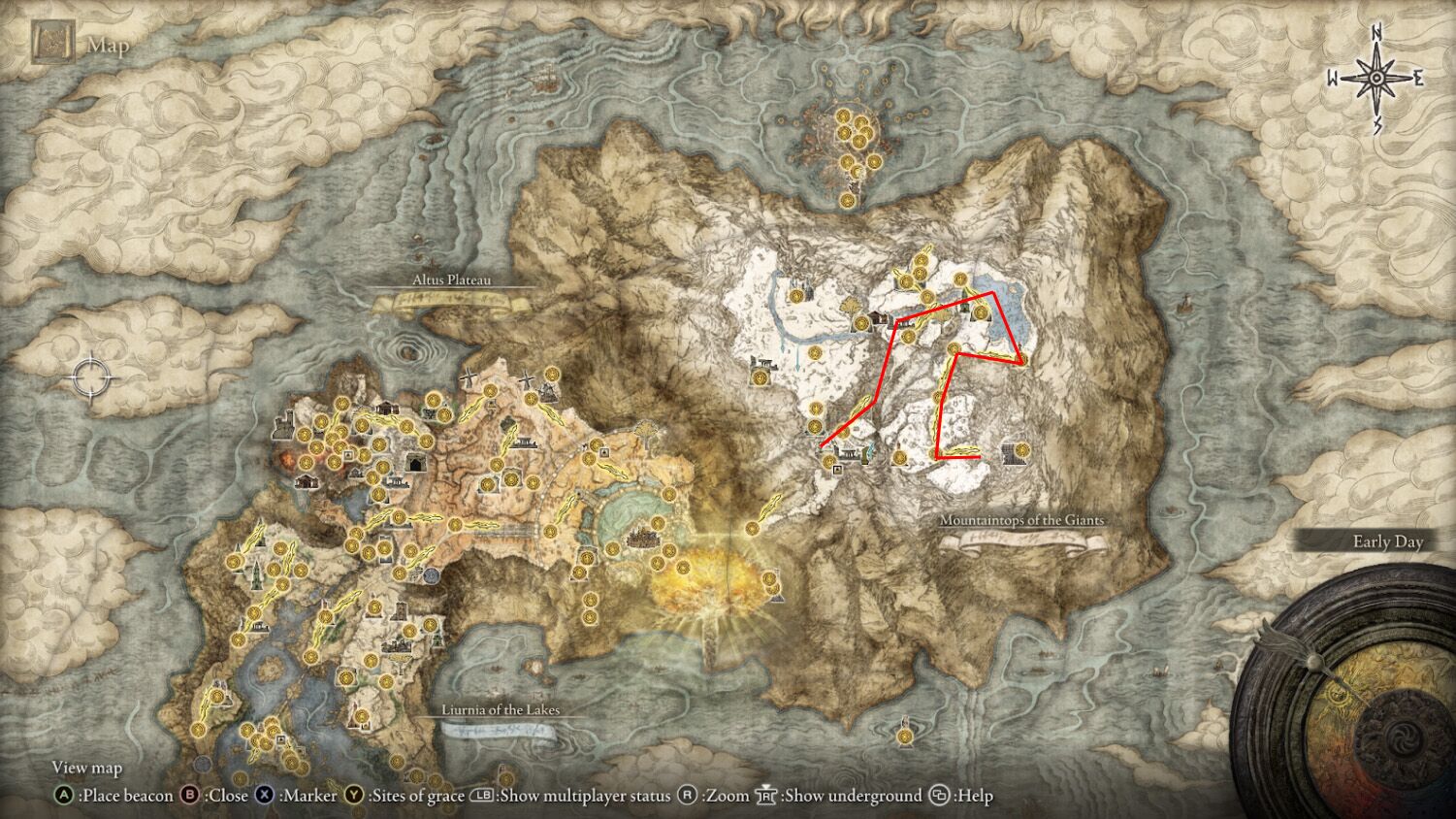This screenshot has height=819, width=1456.
Task: Click the windmill icon in the northwest area
Action: coord(469,377)
